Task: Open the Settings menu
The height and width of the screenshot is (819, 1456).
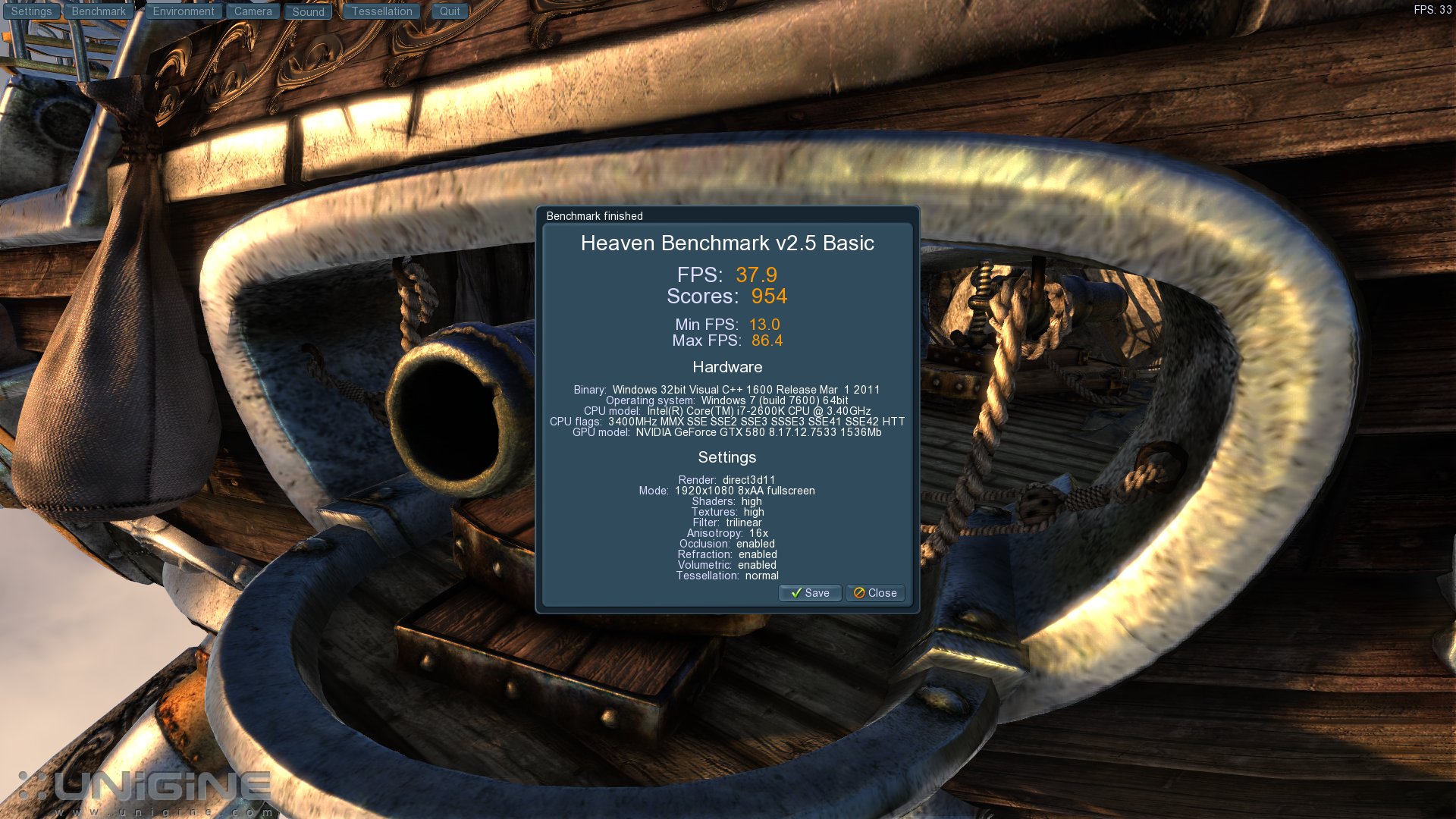Action: (x=31, y=11)
